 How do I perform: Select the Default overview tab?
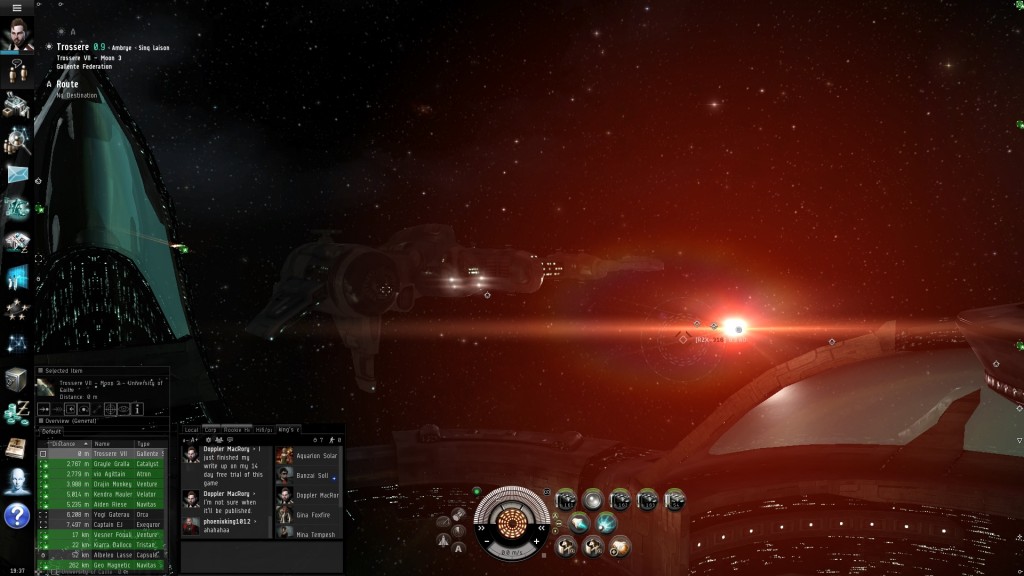tap(50, 431)
